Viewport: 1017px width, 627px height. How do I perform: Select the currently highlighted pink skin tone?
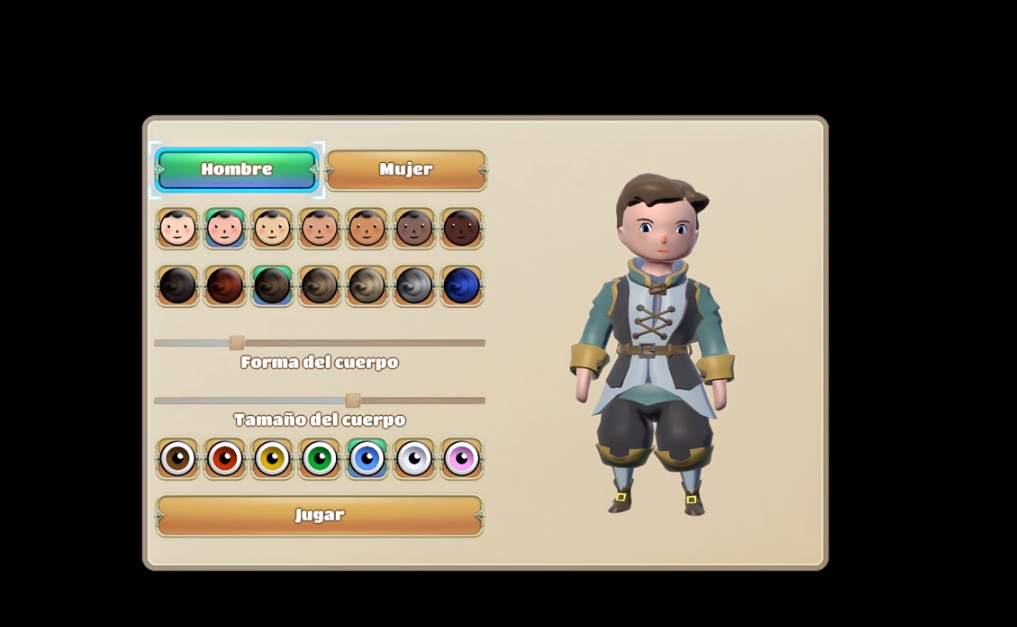point(225,229)
